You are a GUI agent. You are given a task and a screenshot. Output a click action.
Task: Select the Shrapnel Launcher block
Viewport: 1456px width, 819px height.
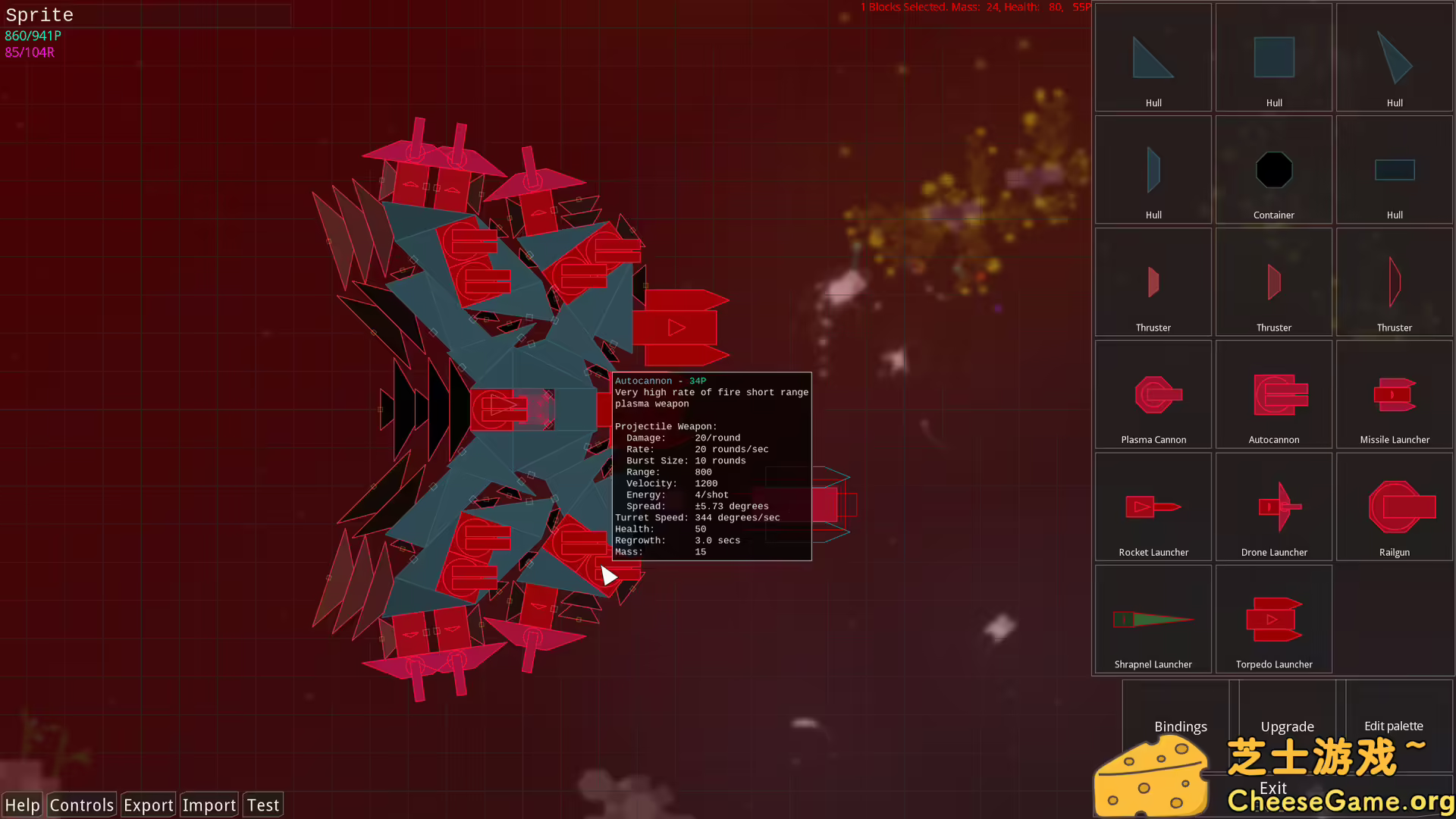(1153, 618)
